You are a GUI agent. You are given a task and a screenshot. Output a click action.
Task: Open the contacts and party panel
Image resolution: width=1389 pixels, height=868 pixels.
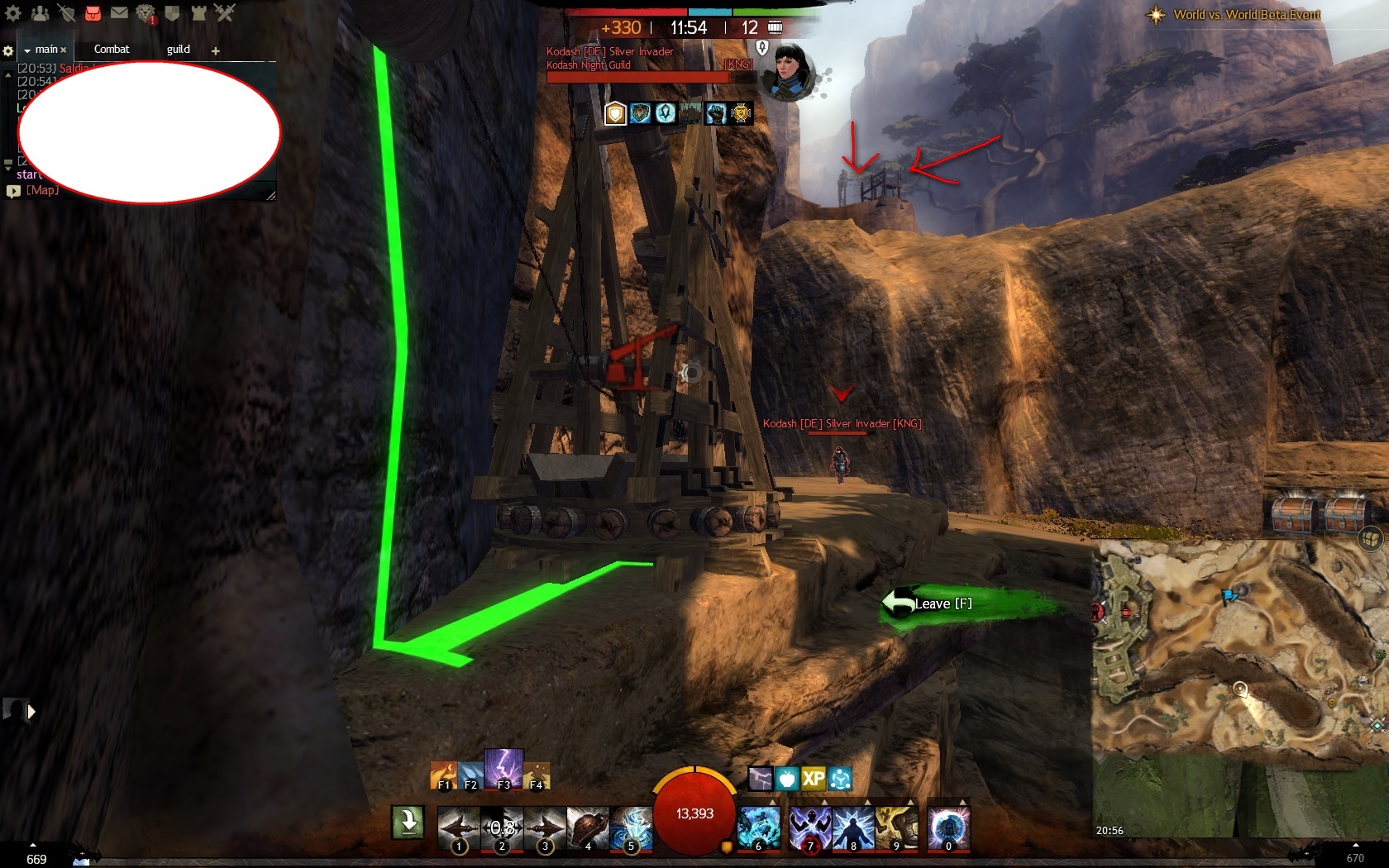coord(39,13)
